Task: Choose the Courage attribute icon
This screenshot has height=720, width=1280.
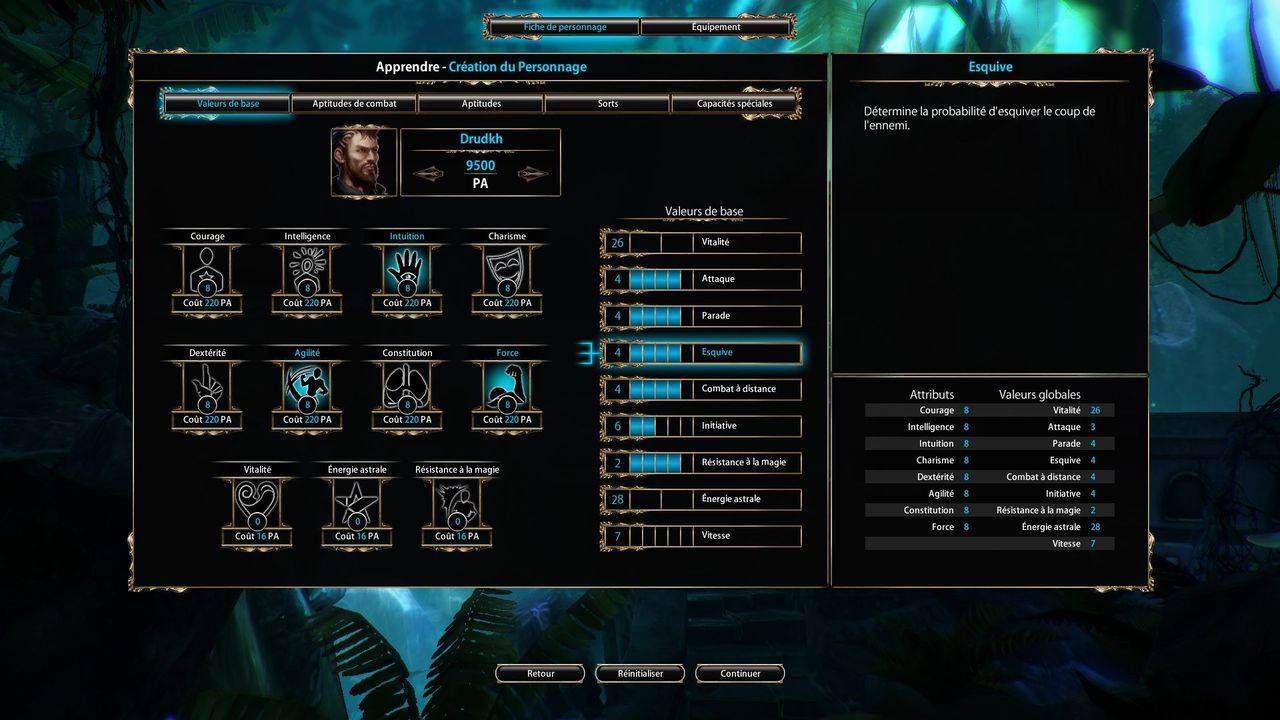Action: pos(207,271)
